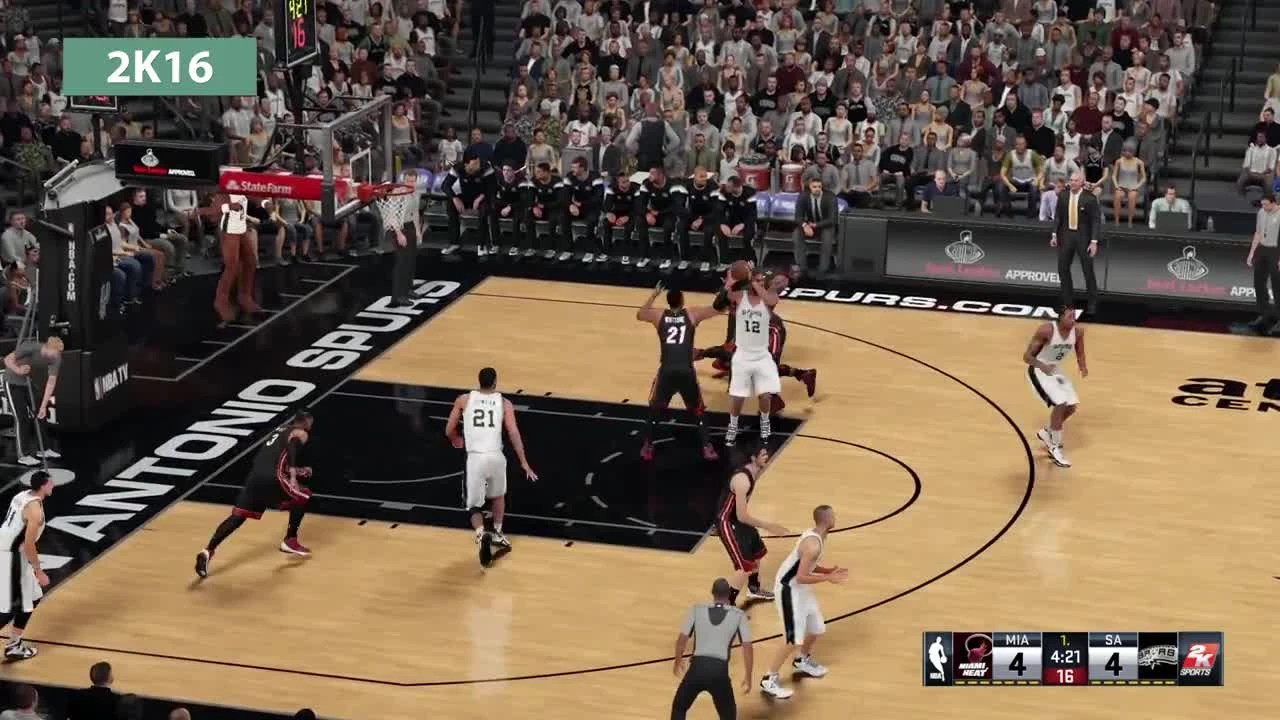Click the red shot clock showing 16
This screenshot has height=720, width=1280.
tap(1066, 675)
